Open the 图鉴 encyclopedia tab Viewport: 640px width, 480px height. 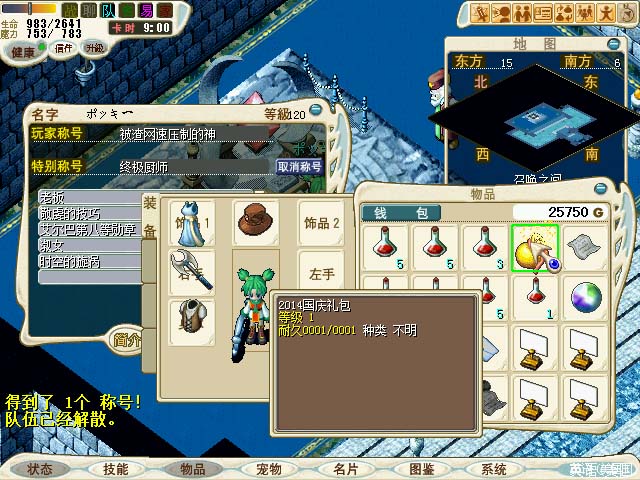(x=422, y=468)
